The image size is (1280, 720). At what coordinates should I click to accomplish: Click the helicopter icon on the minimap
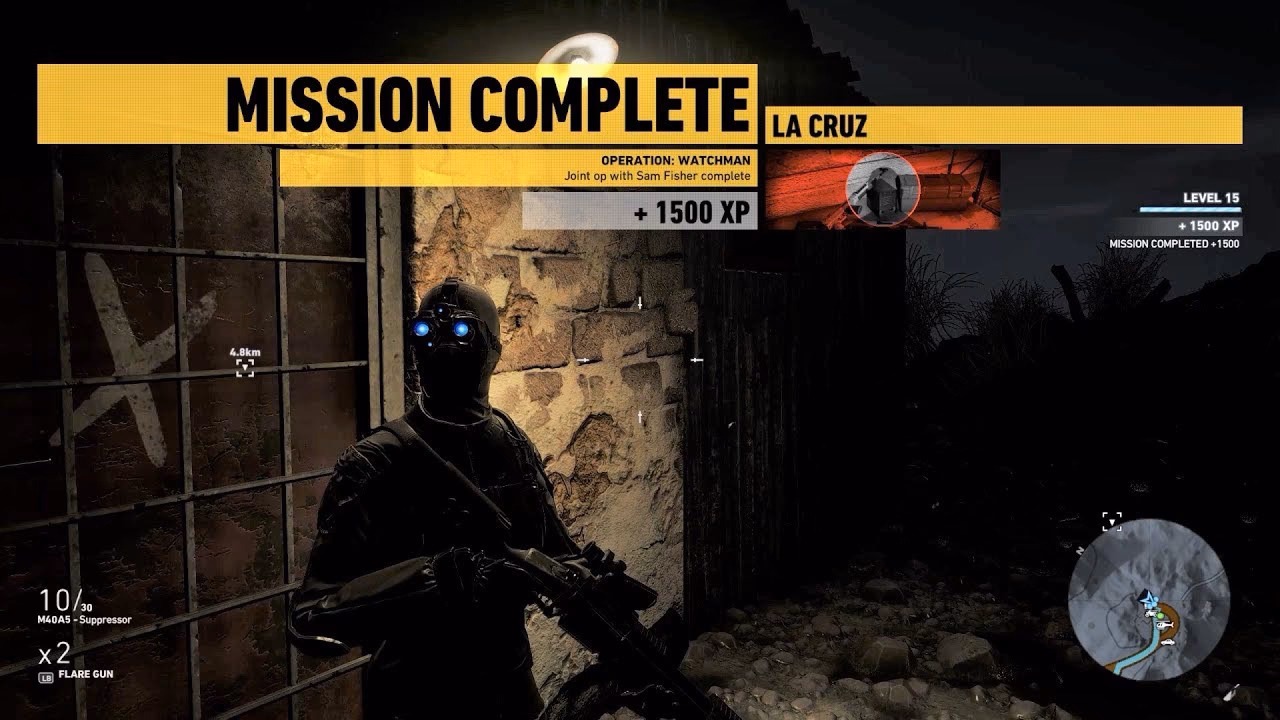1164,625
